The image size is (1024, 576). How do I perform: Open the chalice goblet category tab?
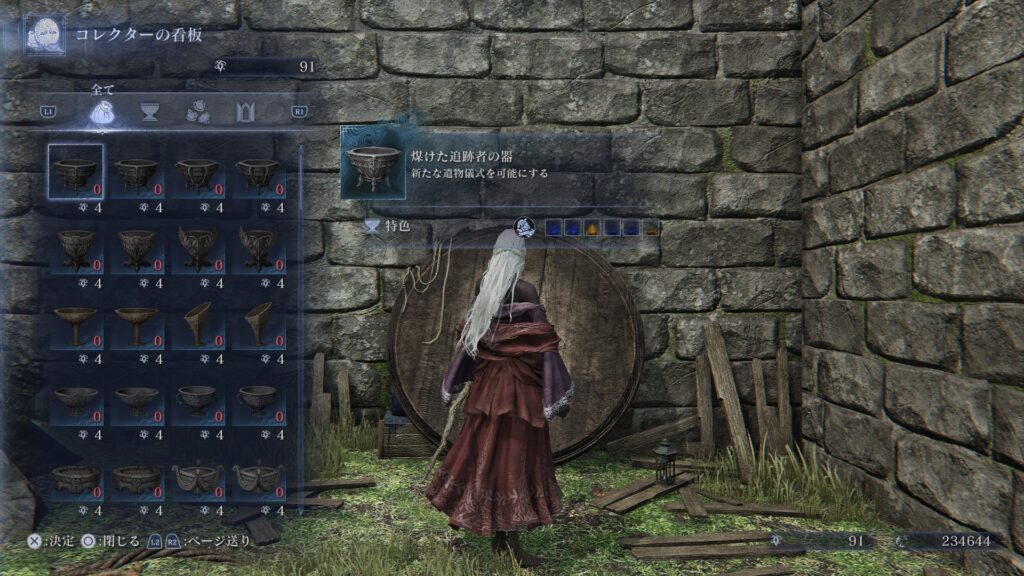150,112
